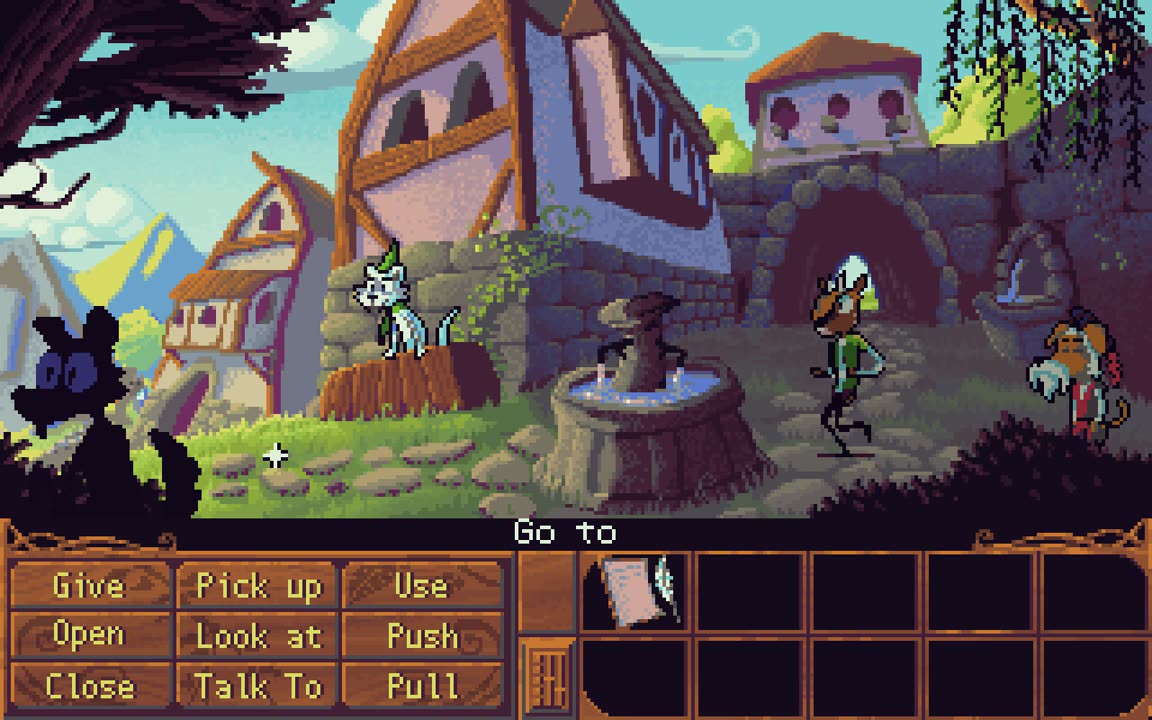Screen dimensions: 1152x720
Task: Choose the Pick up verb
Action: pos(259,586)
